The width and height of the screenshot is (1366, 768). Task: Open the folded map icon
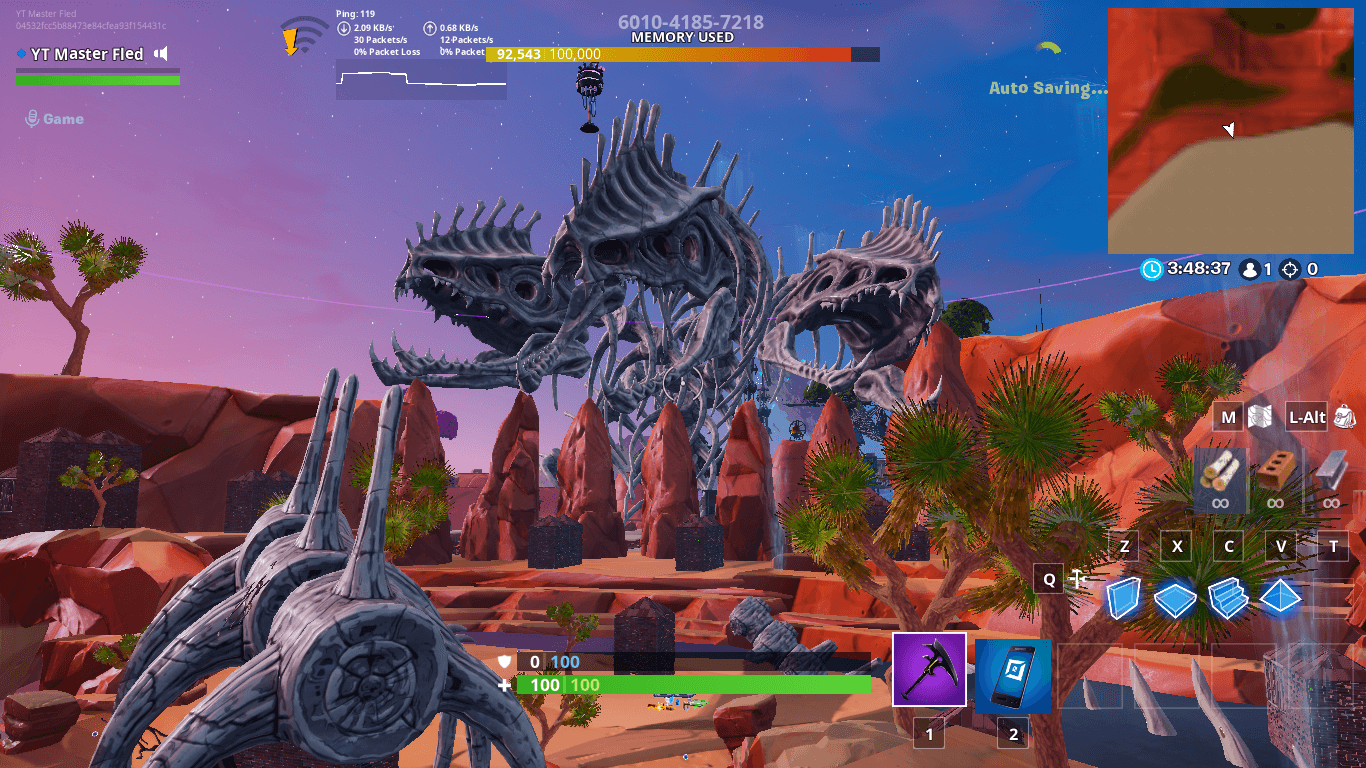tap(1260, 417)
